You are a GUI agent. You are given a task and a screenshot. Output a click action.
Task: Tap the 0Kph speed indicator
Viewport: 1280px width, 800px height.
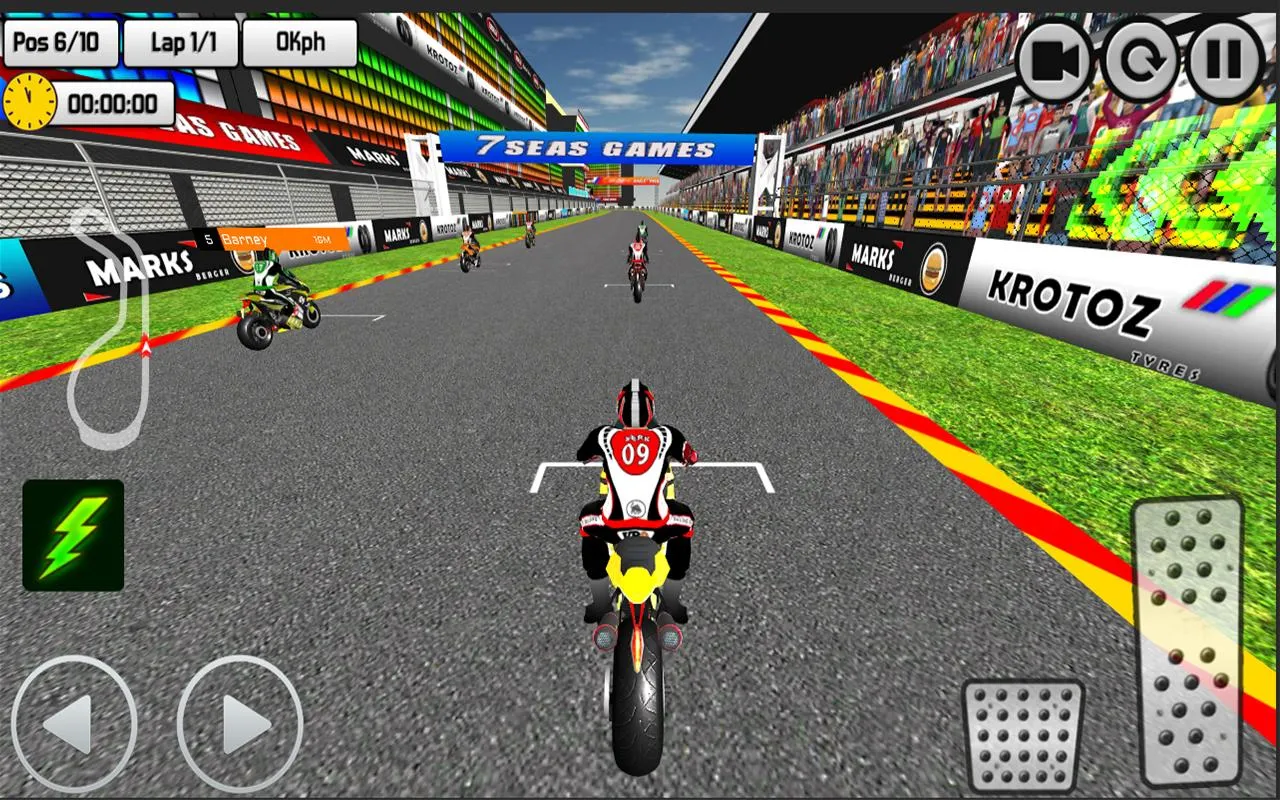pos(298,41)
